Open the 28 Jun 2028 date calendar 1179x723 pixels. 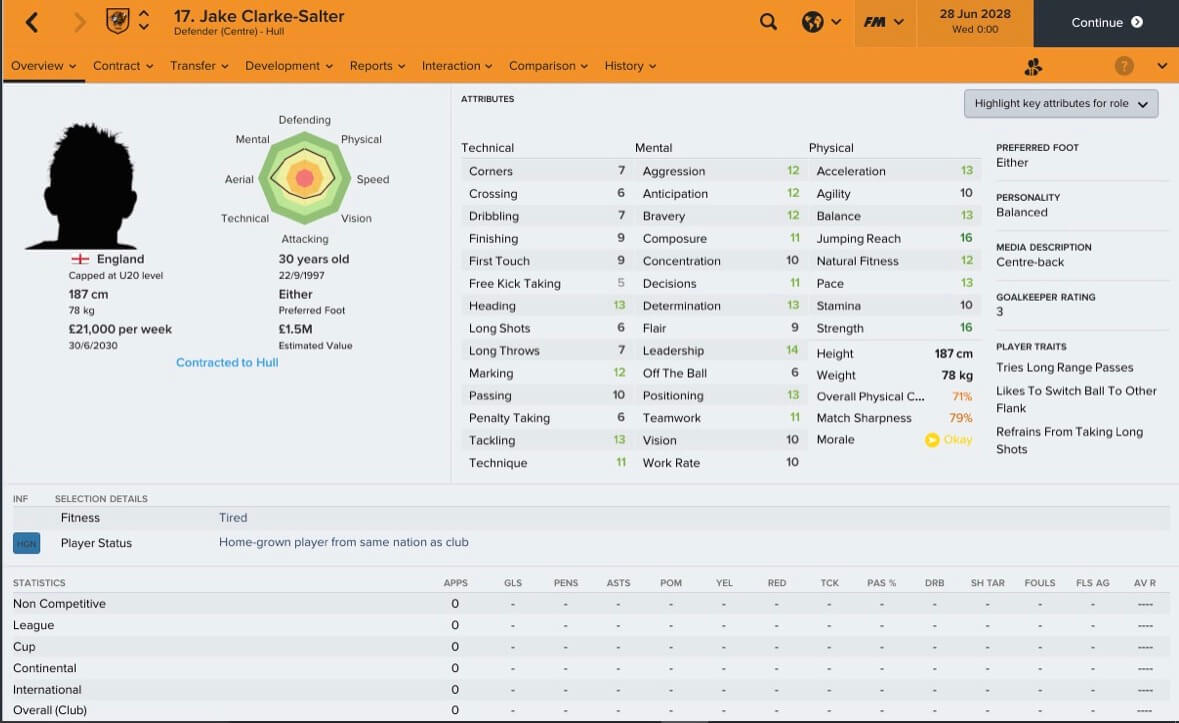pos(975,22)
